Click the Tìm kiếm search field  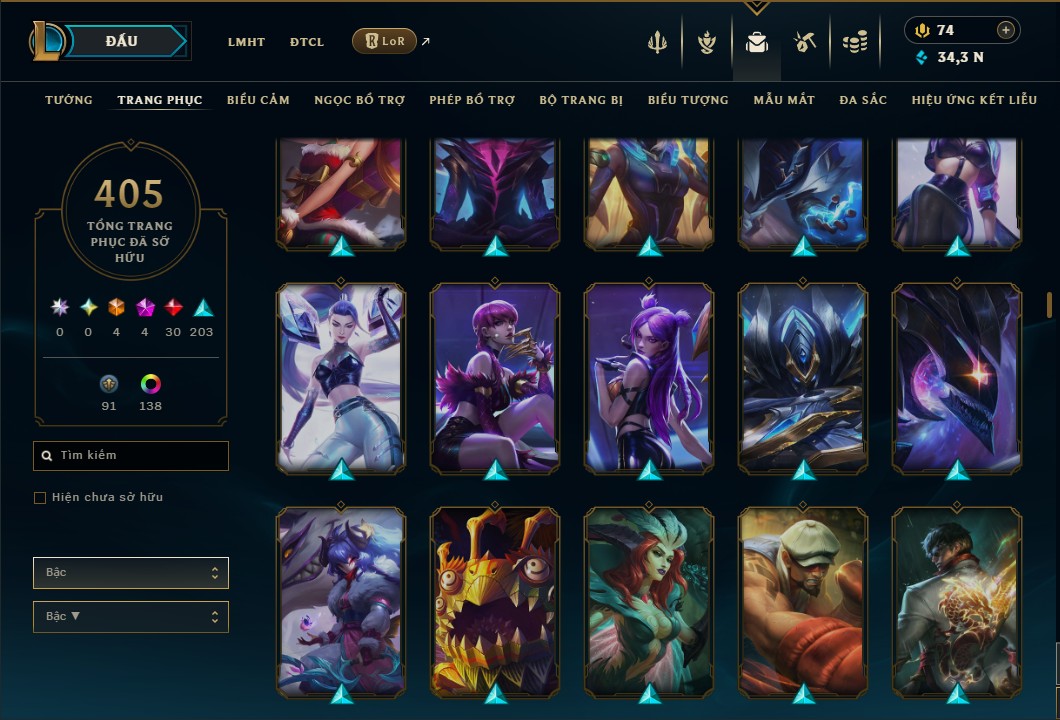tap(131, 456)
